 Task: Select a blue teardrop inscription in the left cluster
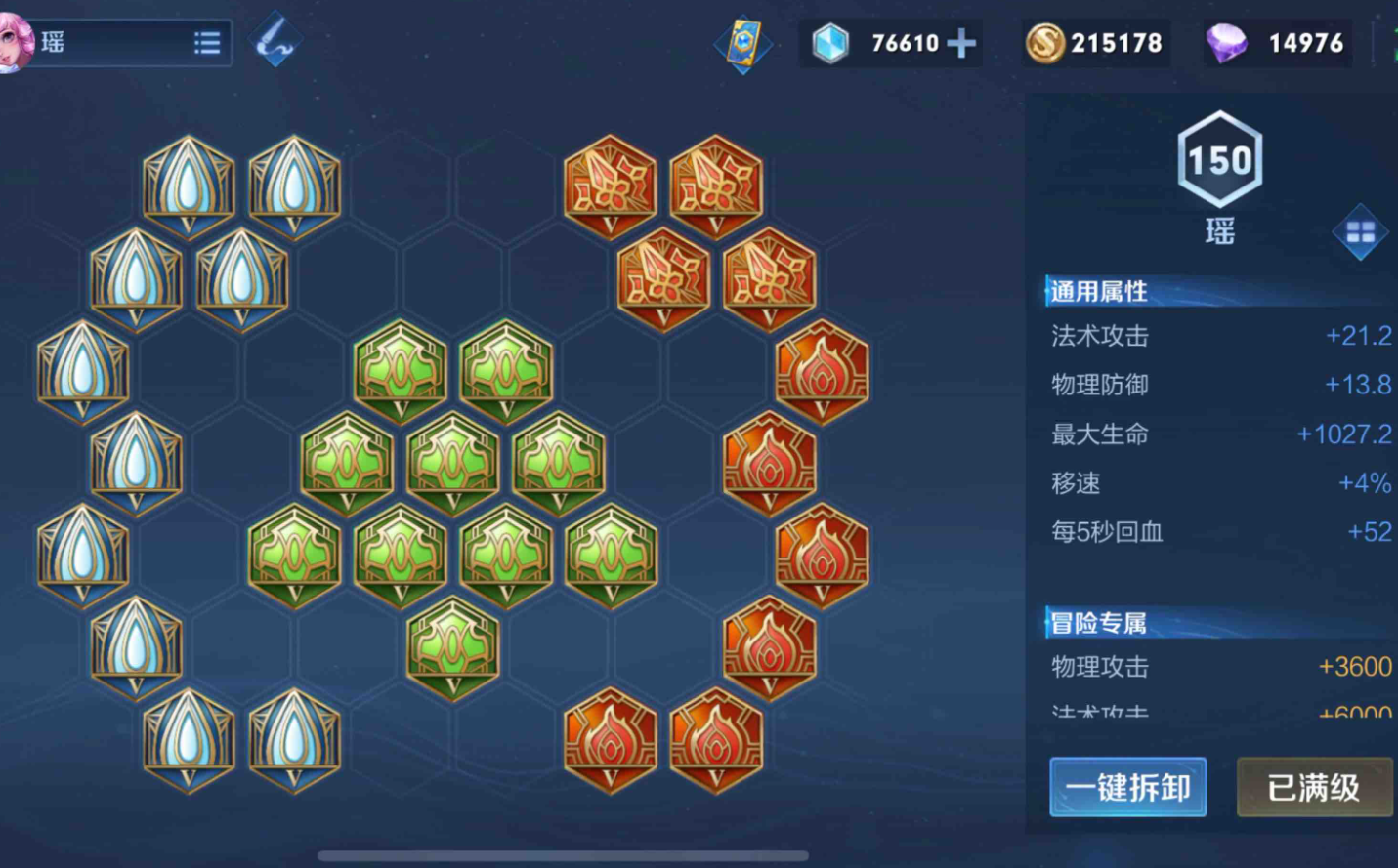tap(188, 186)
